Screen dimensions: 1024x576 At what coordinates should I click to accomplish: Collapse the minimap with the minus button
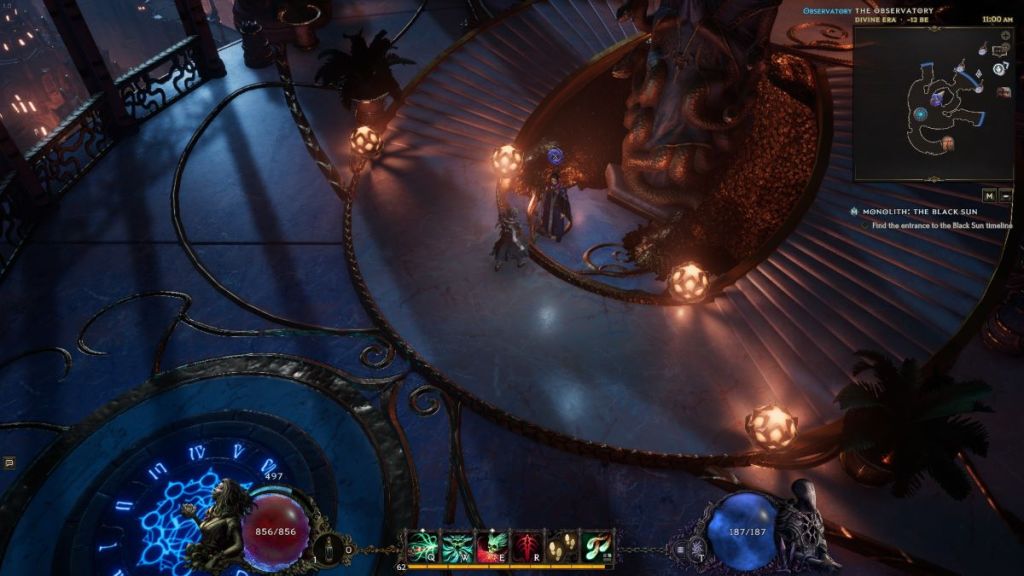coord(1005,196)
